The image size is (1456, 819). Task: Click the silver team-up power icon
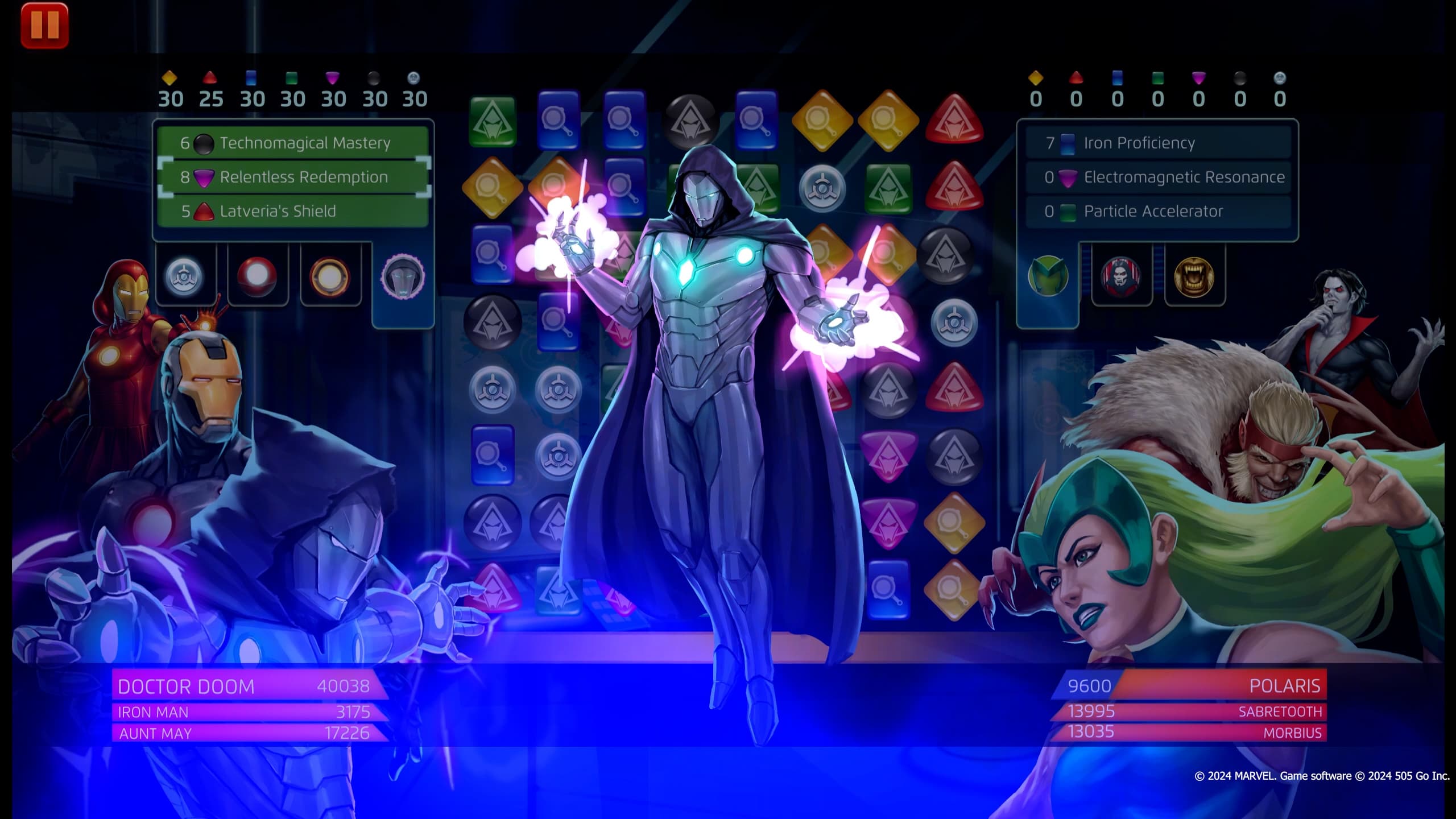point(185,276)
